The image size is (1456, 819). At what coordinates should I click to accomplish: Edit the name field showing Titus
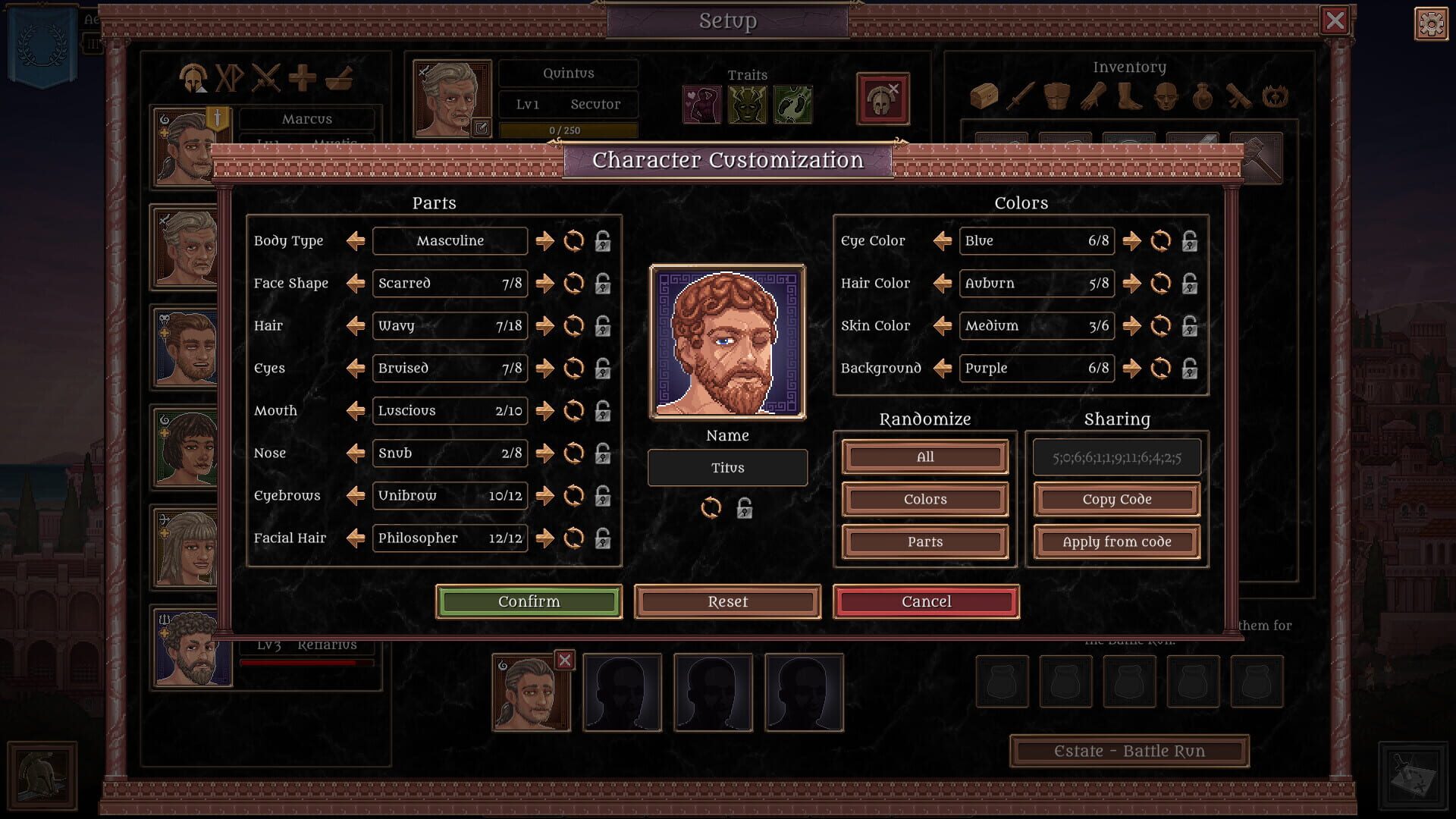[x=726, y=468]
